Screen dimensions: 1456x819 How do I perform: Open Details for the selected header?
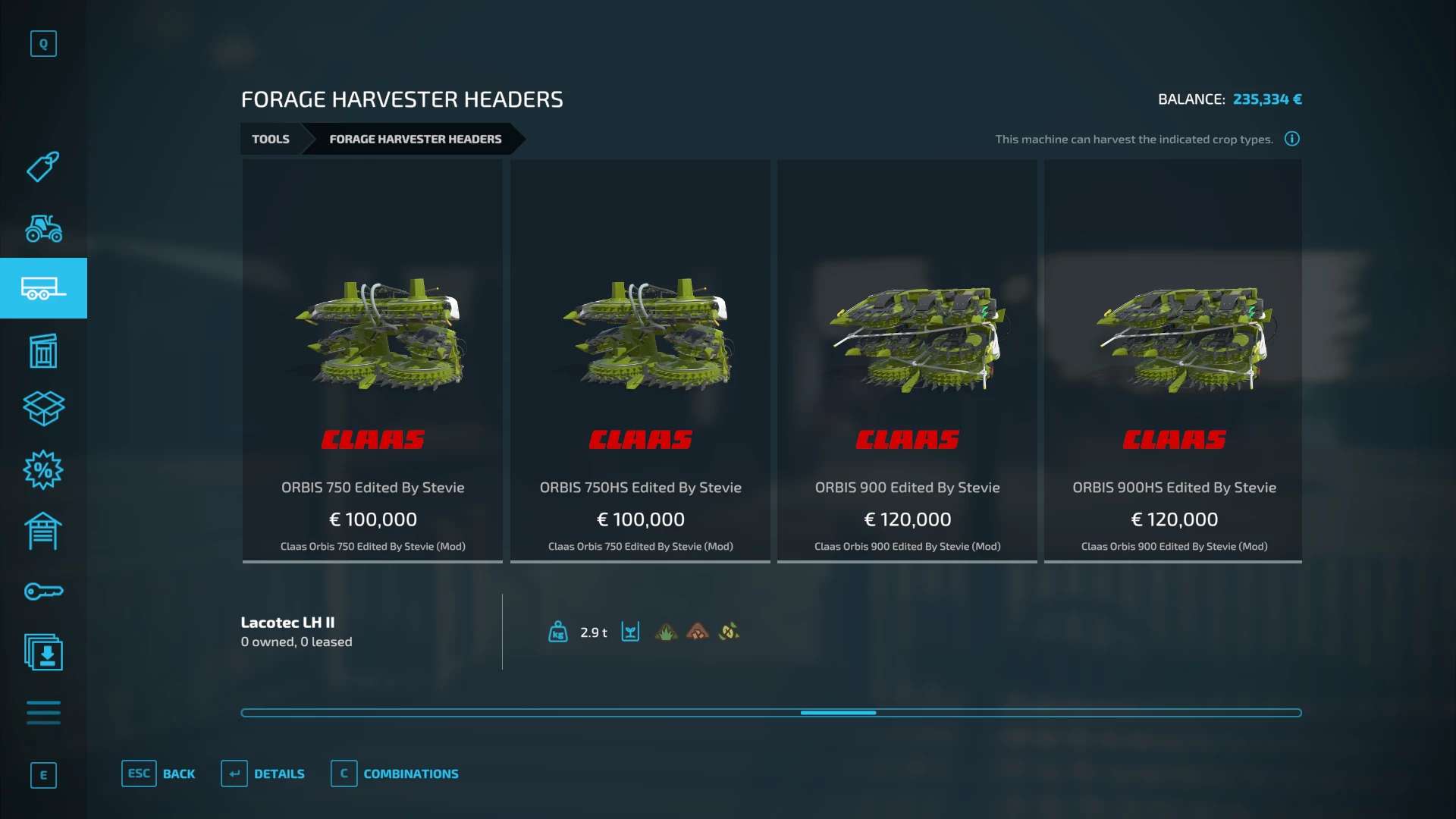[x=263, y=773]
